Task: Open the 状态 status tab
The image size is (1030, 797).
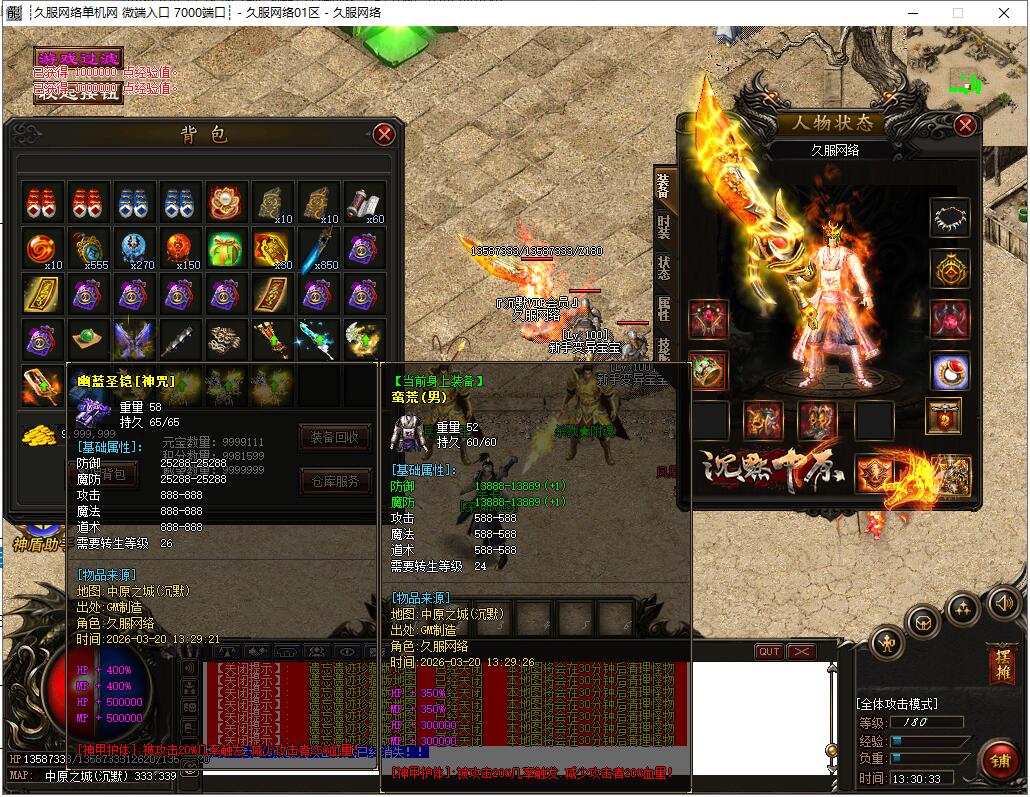Action: click(664, 268)
